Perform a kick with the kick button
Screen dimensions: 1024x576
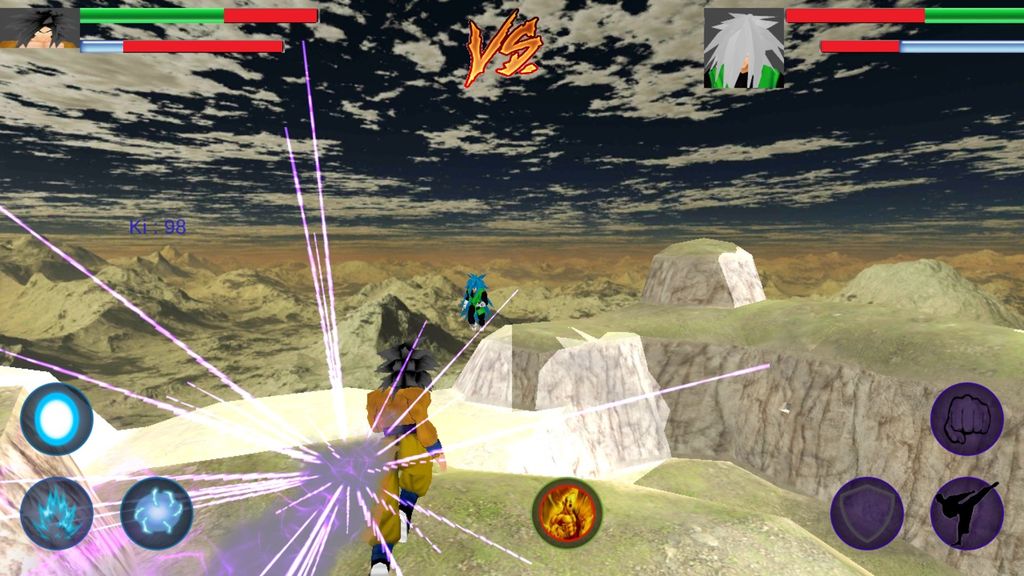(x=967, y=513)
